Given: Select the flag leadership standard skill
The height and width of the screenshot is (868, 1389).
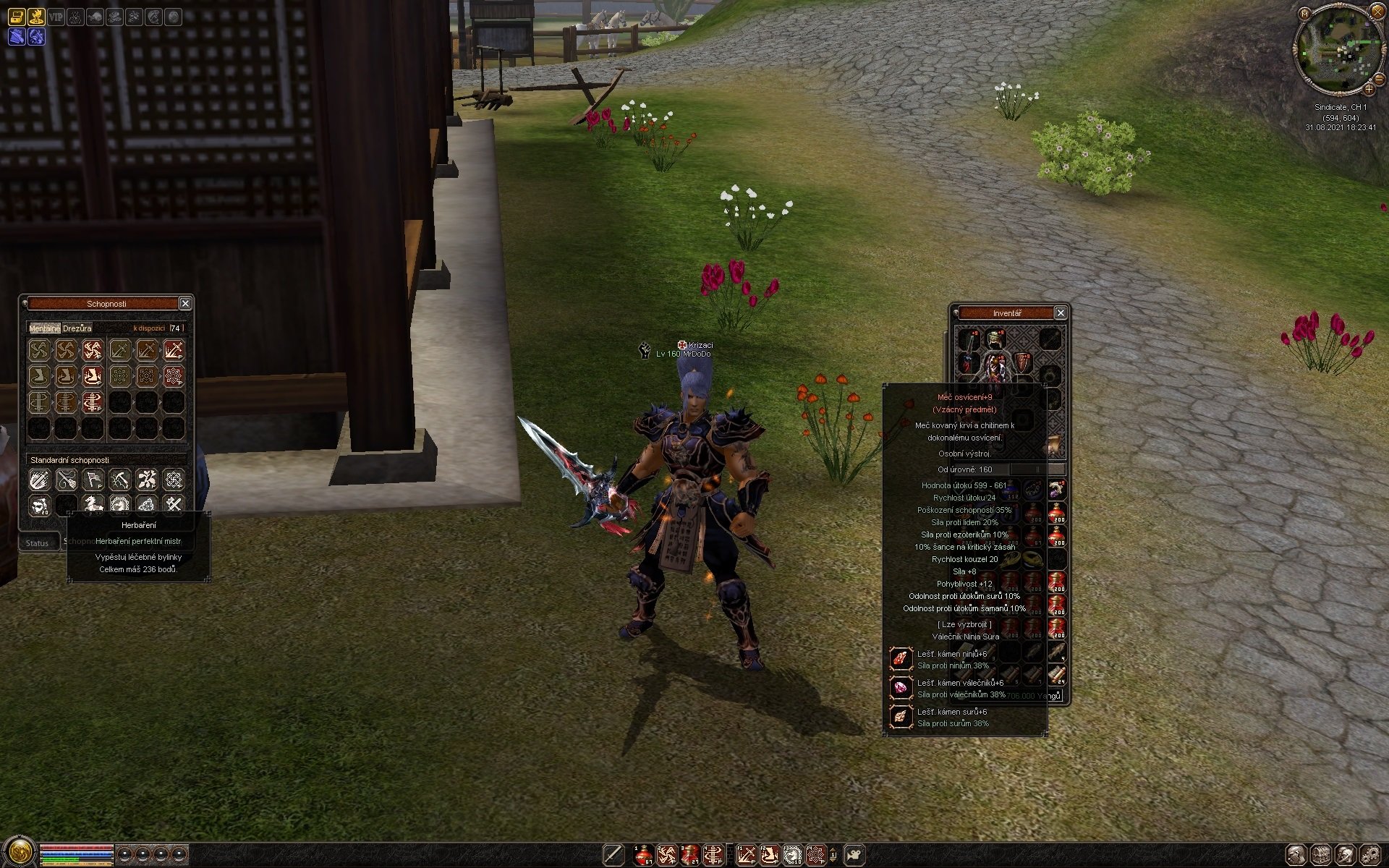Looking at the screenshot, I should (x=93, y=480).
